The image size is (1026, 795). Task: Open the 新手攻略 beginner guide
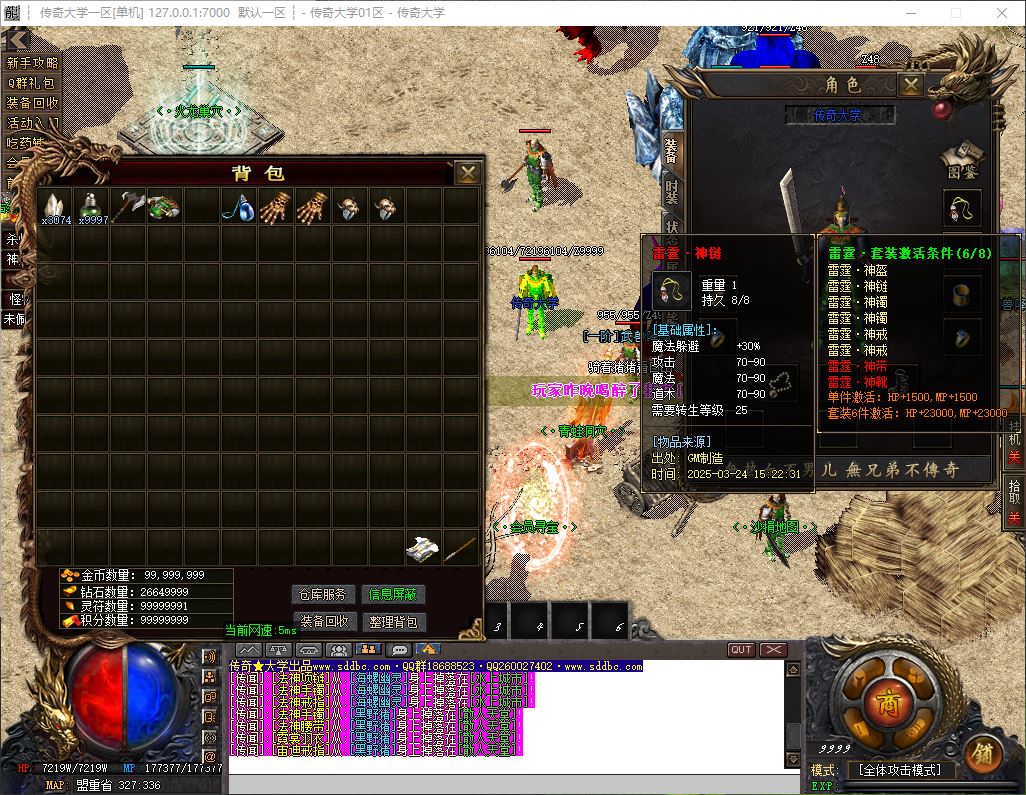pyautogui.click(x=32, y=63)
